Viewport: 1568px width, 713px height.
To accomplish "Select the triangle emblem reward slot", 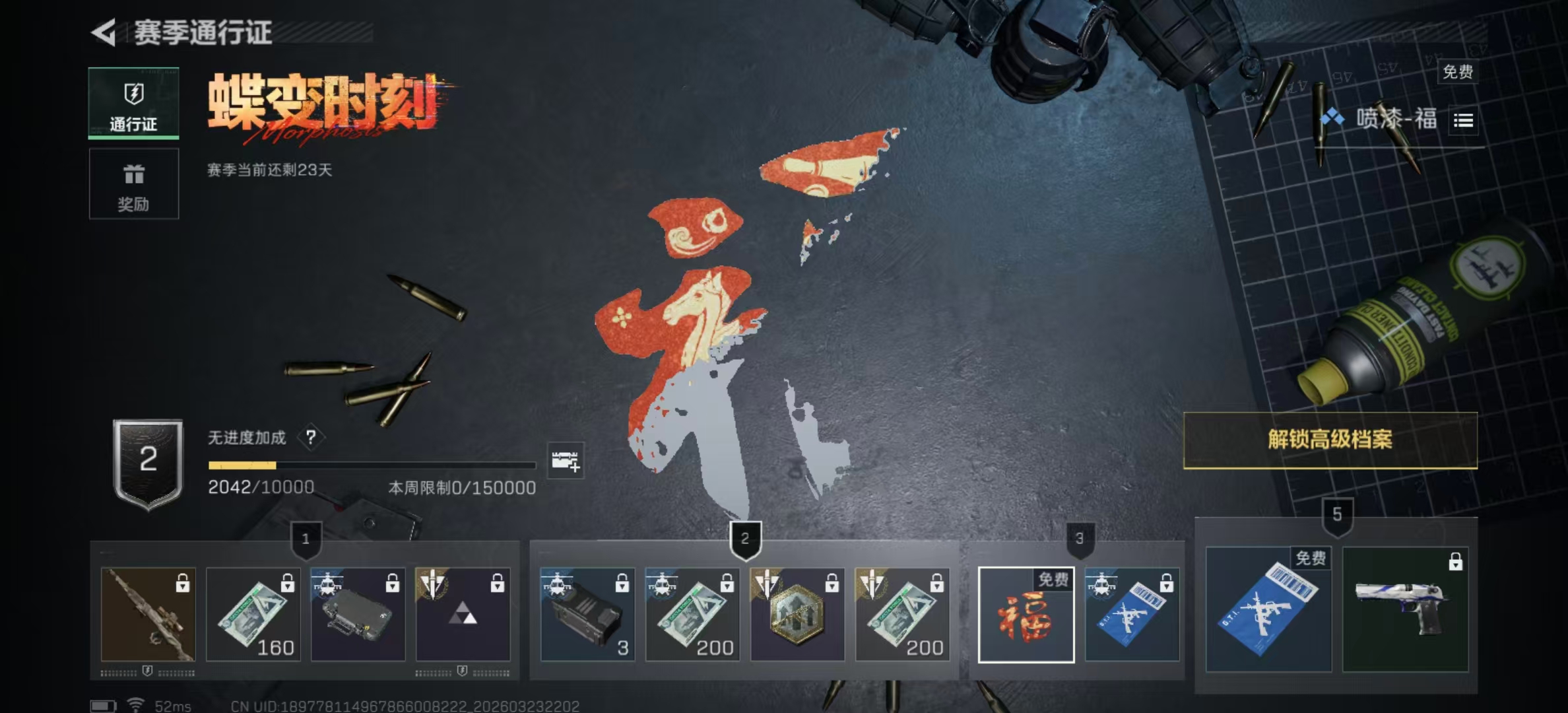I will [463, 615].
